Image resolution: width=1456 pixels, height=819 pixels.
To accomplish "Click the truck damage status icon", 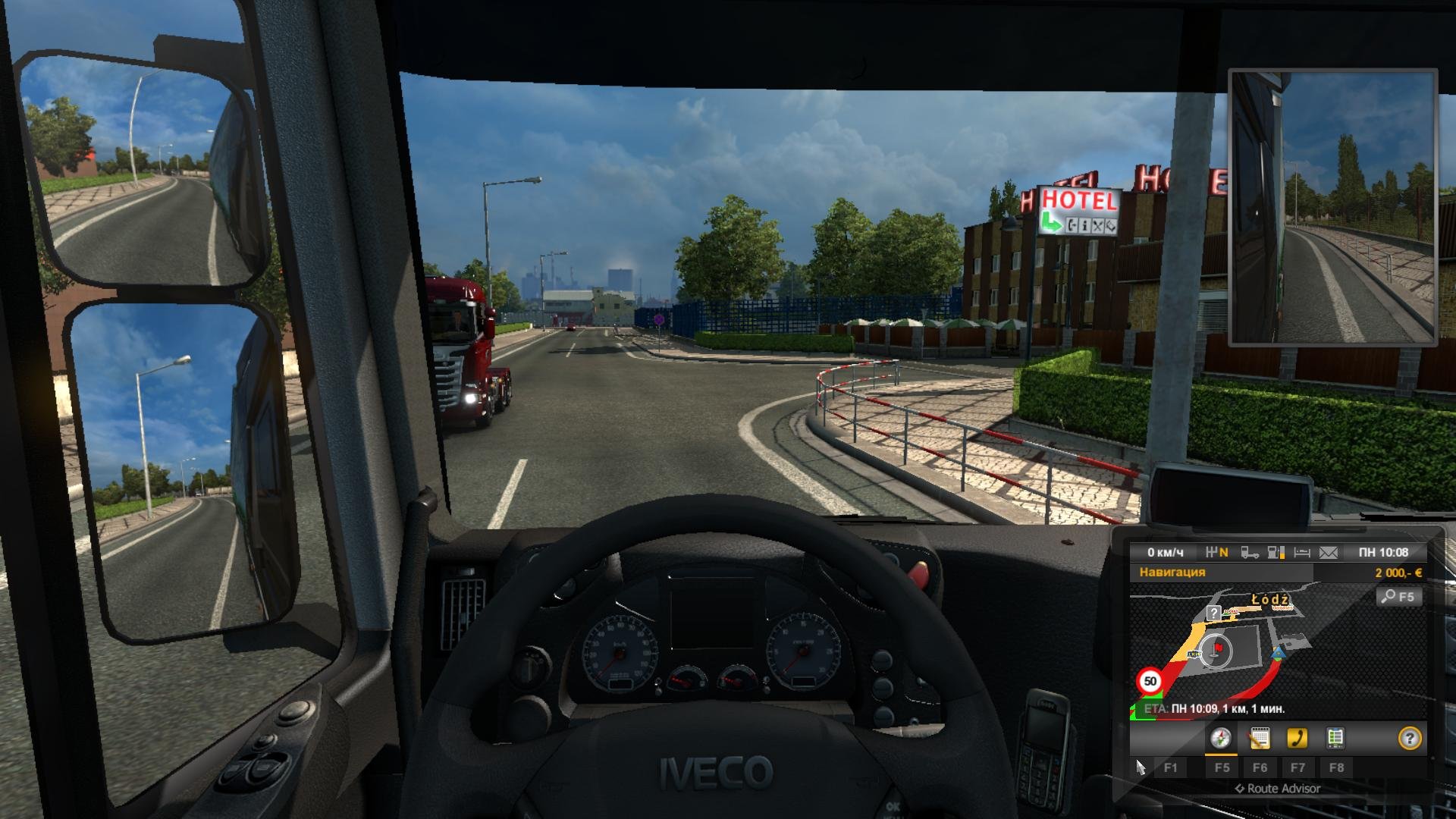I will coord(1250,553).
